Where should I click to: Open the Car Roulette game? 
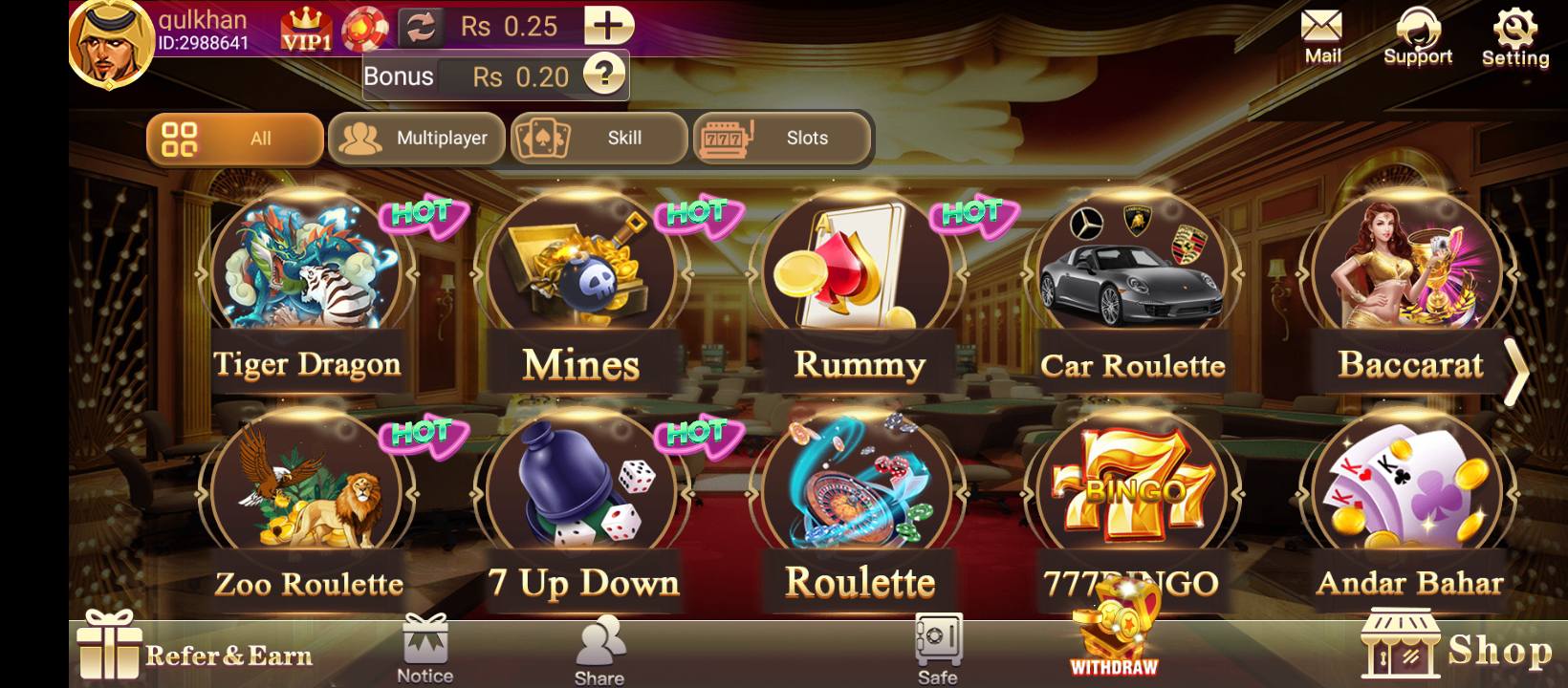[x=1132, y=287]
